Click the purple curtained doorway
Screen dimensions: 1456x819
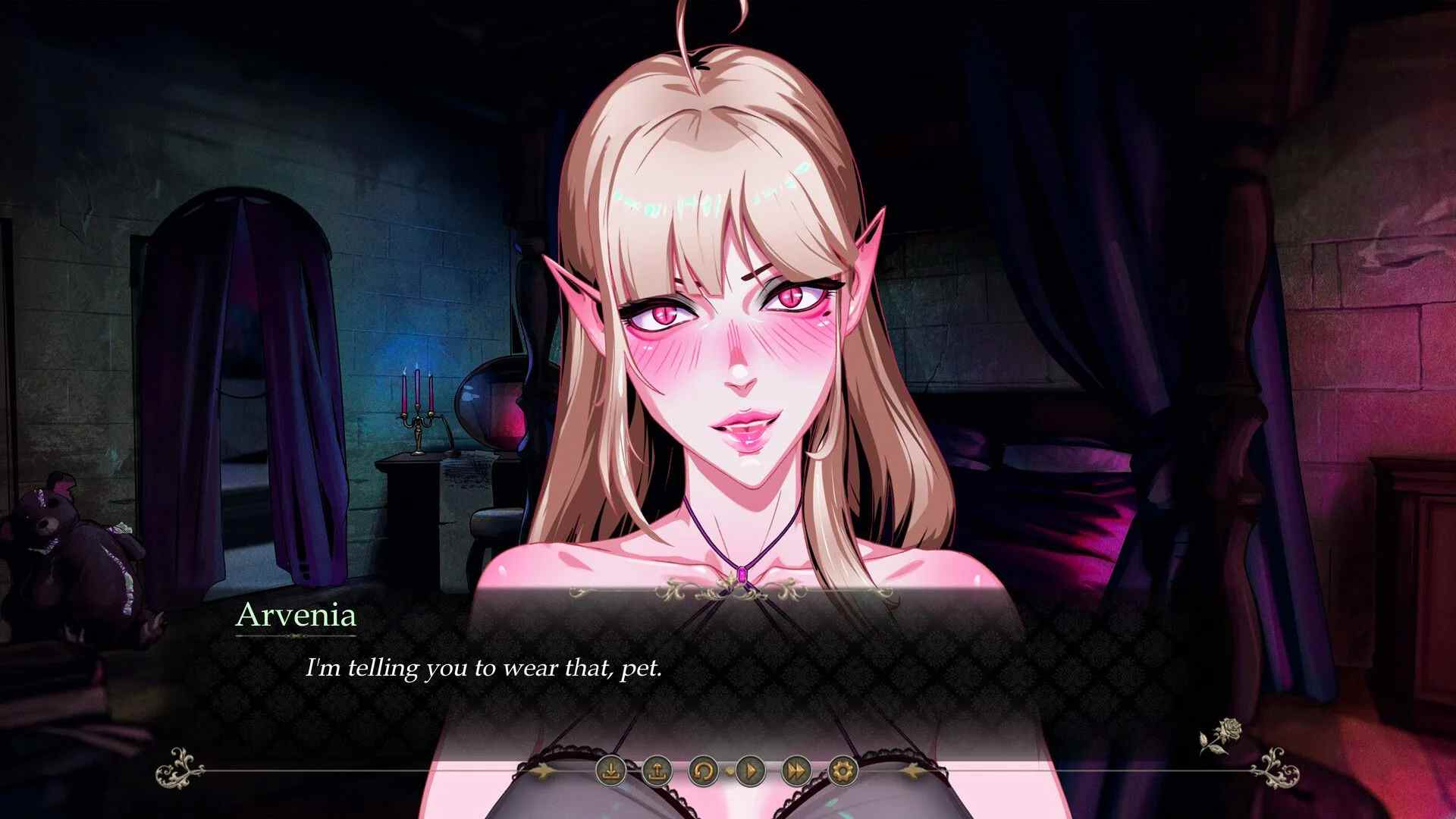pos(235,379)
